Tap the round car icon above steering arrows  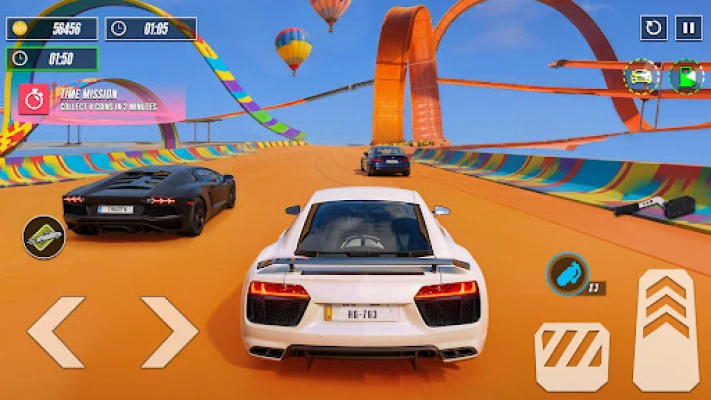(43, 237)
